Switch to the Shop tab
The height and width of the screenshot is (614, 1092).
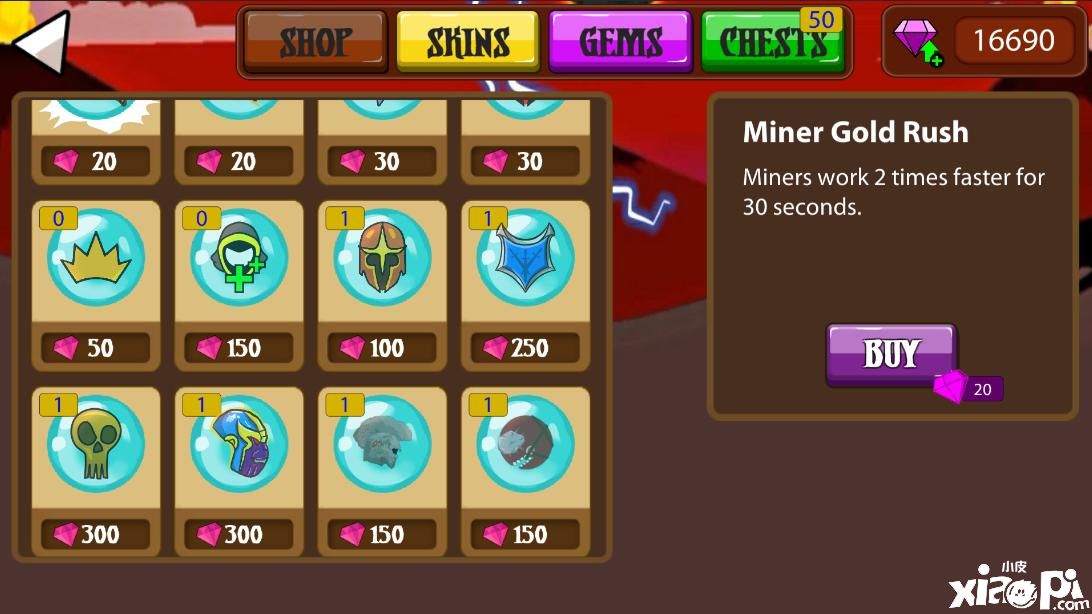(x=315, y=42)
